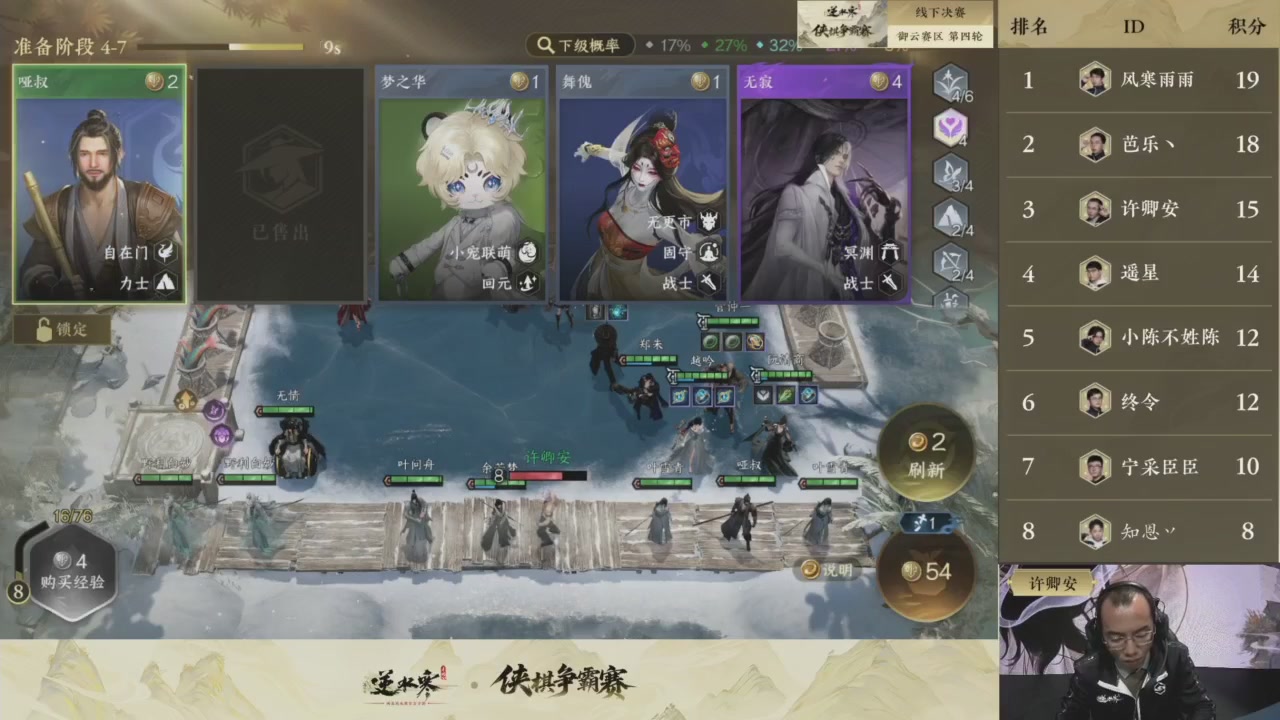Select the flower 4/6 synergy hex icon
Image resolution: width=1280 pixels, height=720 pixels.
949,83
